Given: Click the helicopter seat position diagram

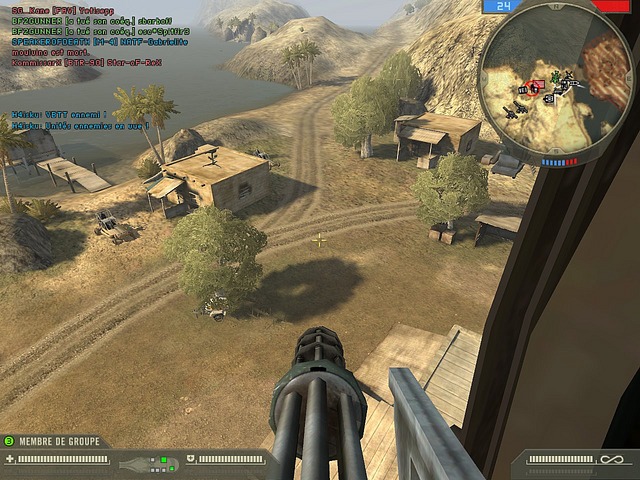Looking at the screenshot, I should pos(146,463).
